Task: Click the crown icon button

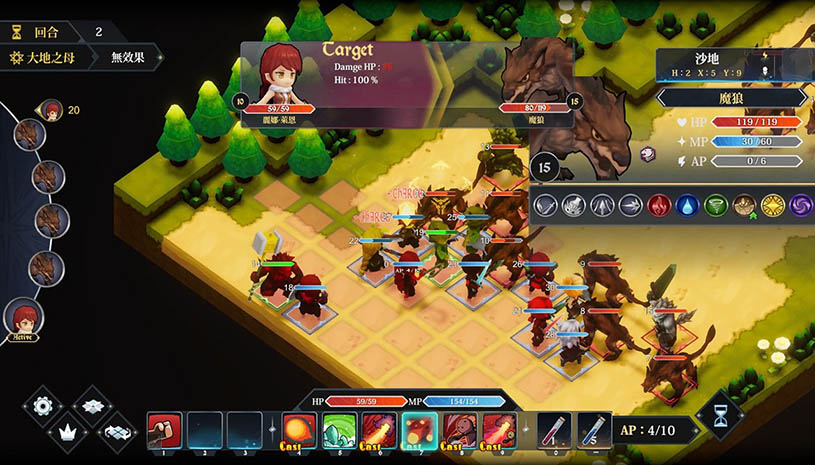Action: (68, 432)
